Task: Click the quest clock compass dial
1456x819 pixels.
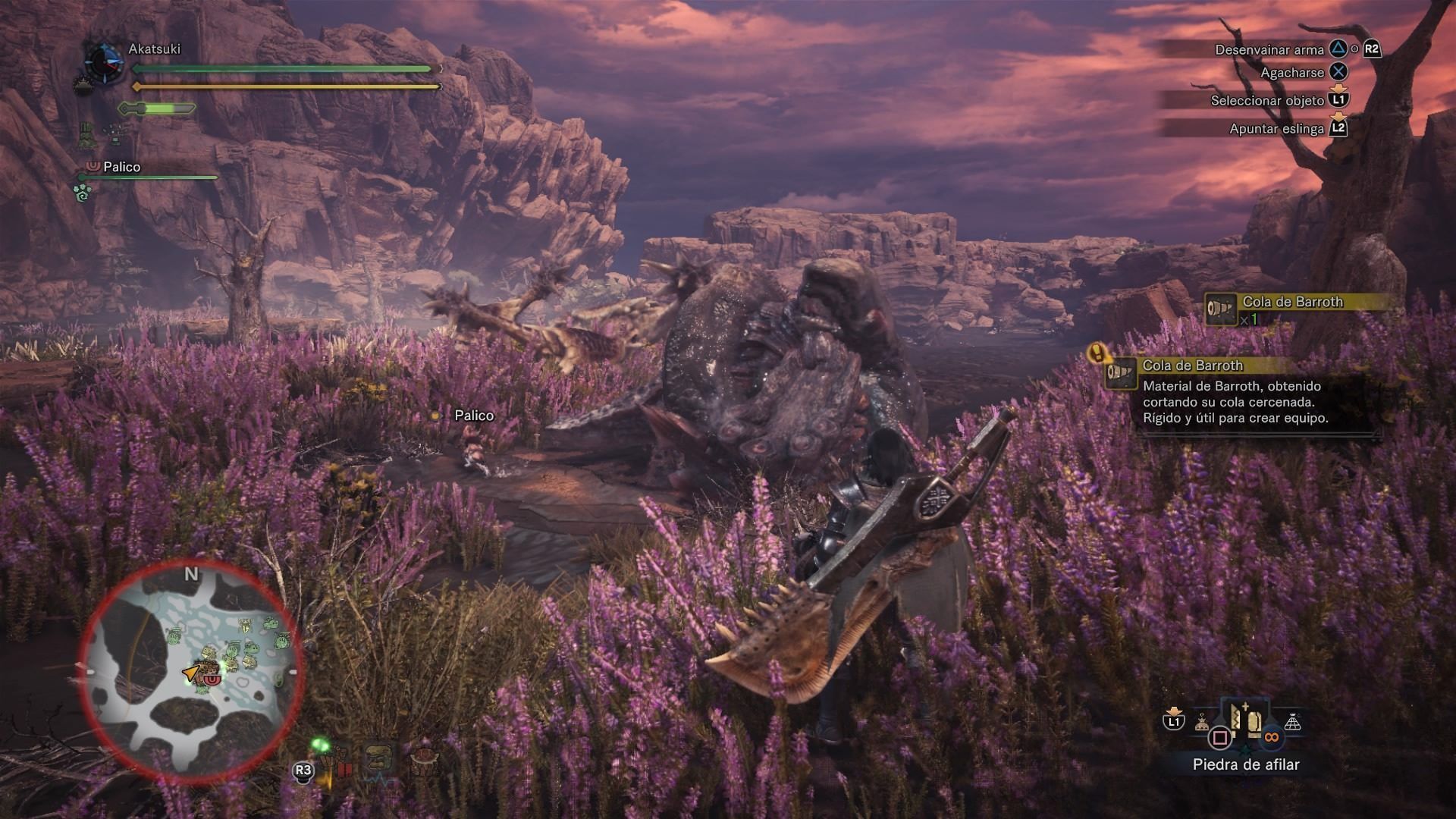Action: coord(104,63)
